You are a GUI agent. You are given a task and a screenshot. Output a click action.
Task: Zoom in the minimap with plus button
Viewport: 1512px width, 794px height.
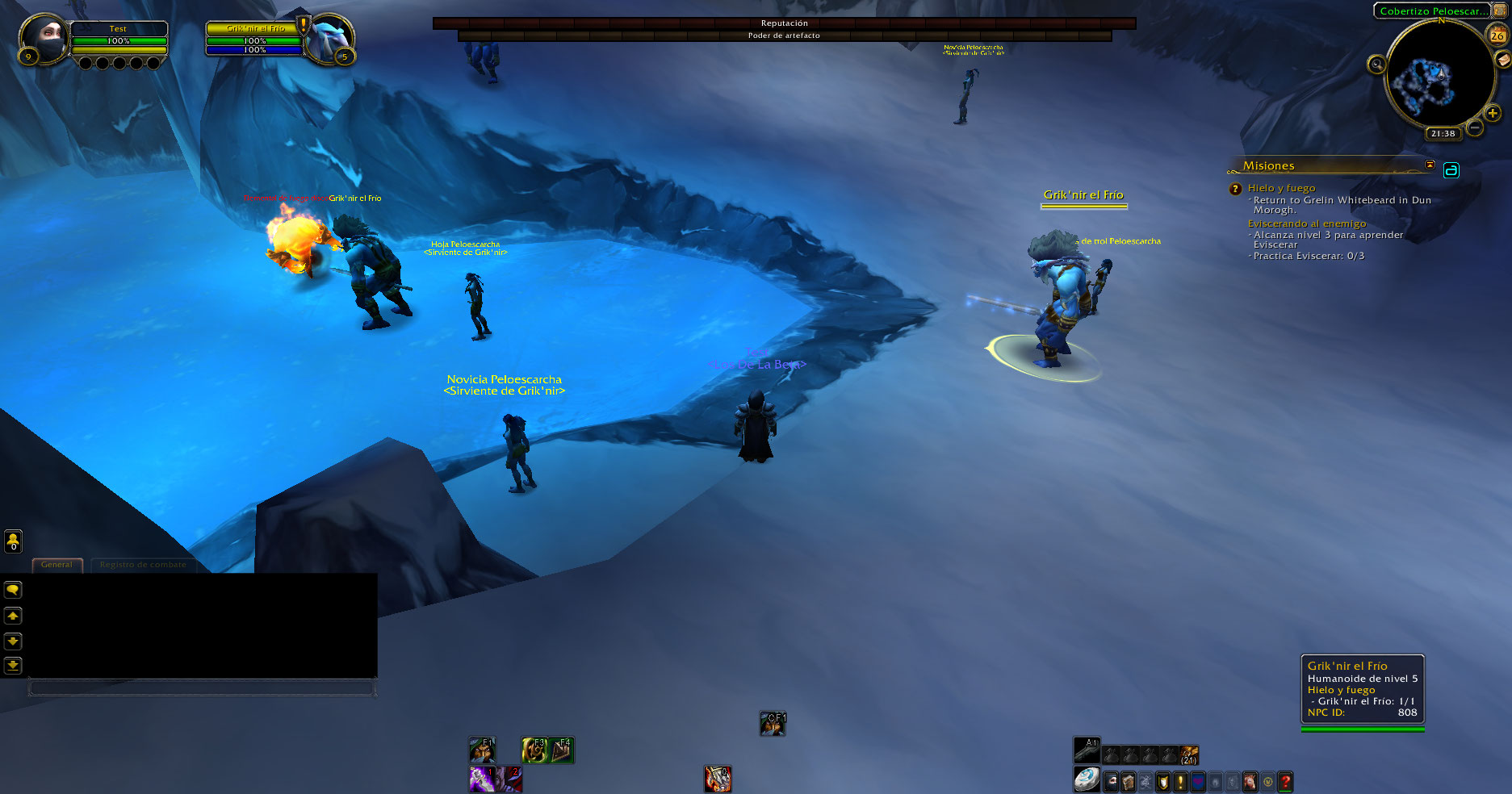[x=1493, y=114]
